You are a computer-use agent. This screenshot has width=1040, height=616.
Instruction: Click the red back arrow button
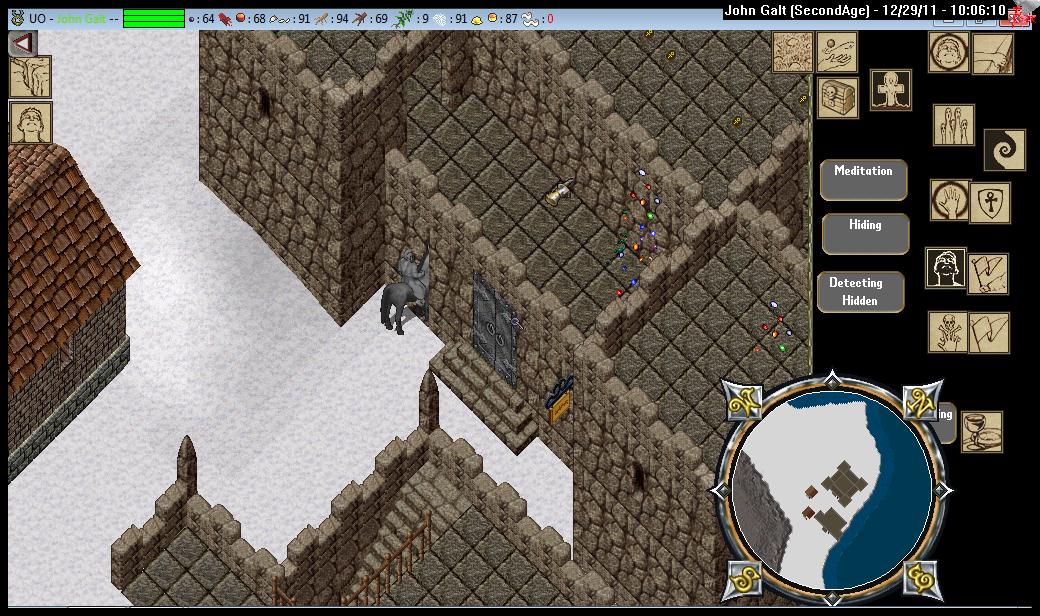23,44
